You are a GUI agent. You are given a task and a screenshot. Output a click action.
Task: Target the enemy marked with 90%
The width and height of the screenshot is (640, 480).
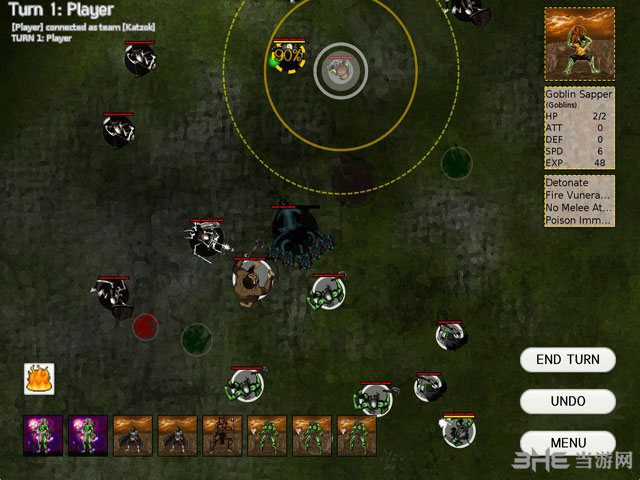[287, 56]
